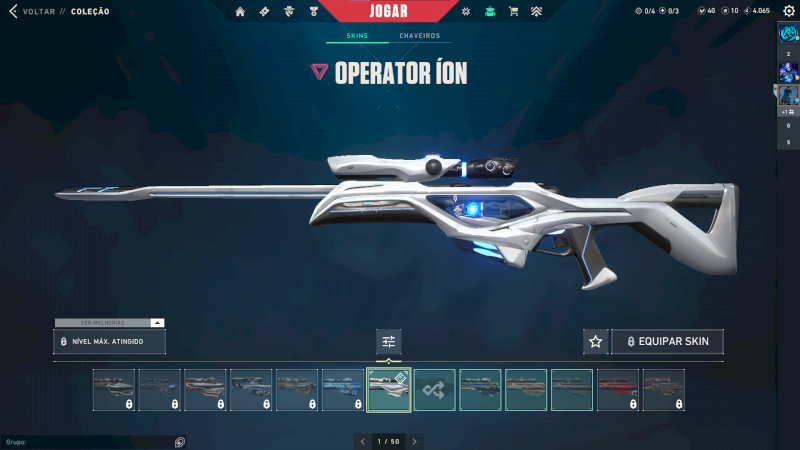Screen dimensions: 800x450
Task: Open the home icon in top navigation
Action: click(x=240, y=12)
